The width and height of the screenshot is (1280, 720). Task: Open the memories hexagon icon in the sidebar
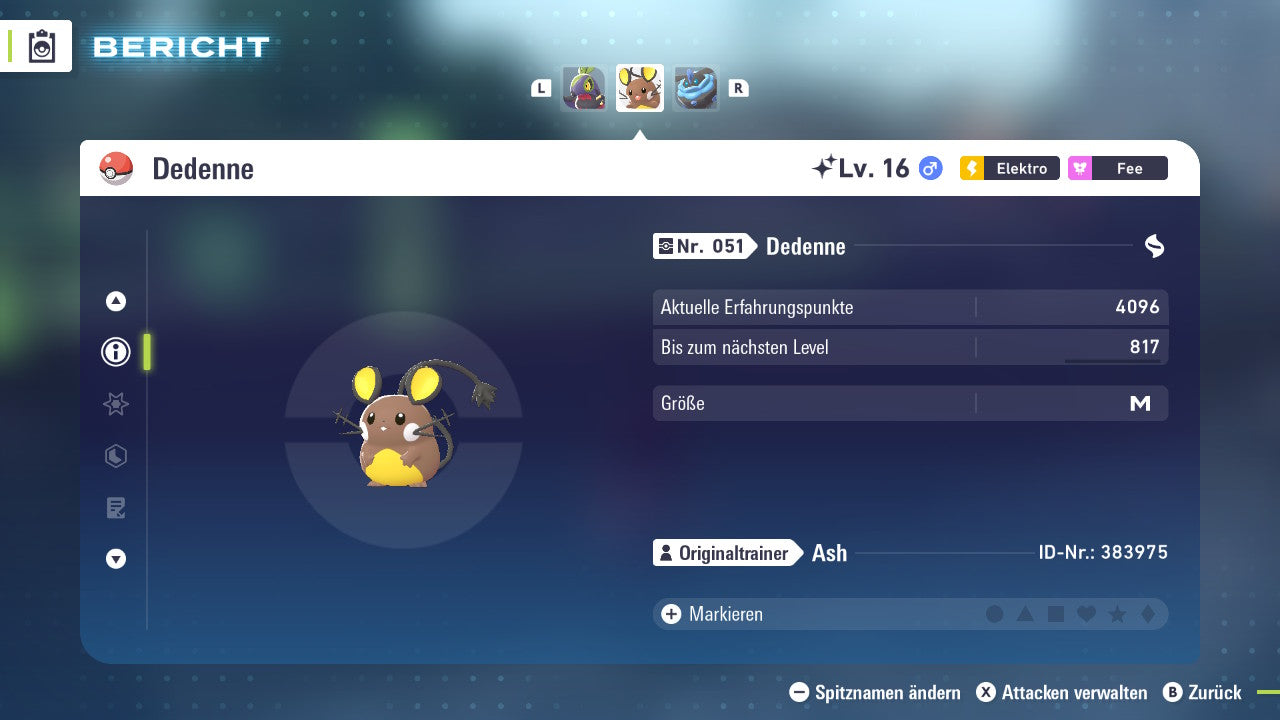(x=115, y=456)
